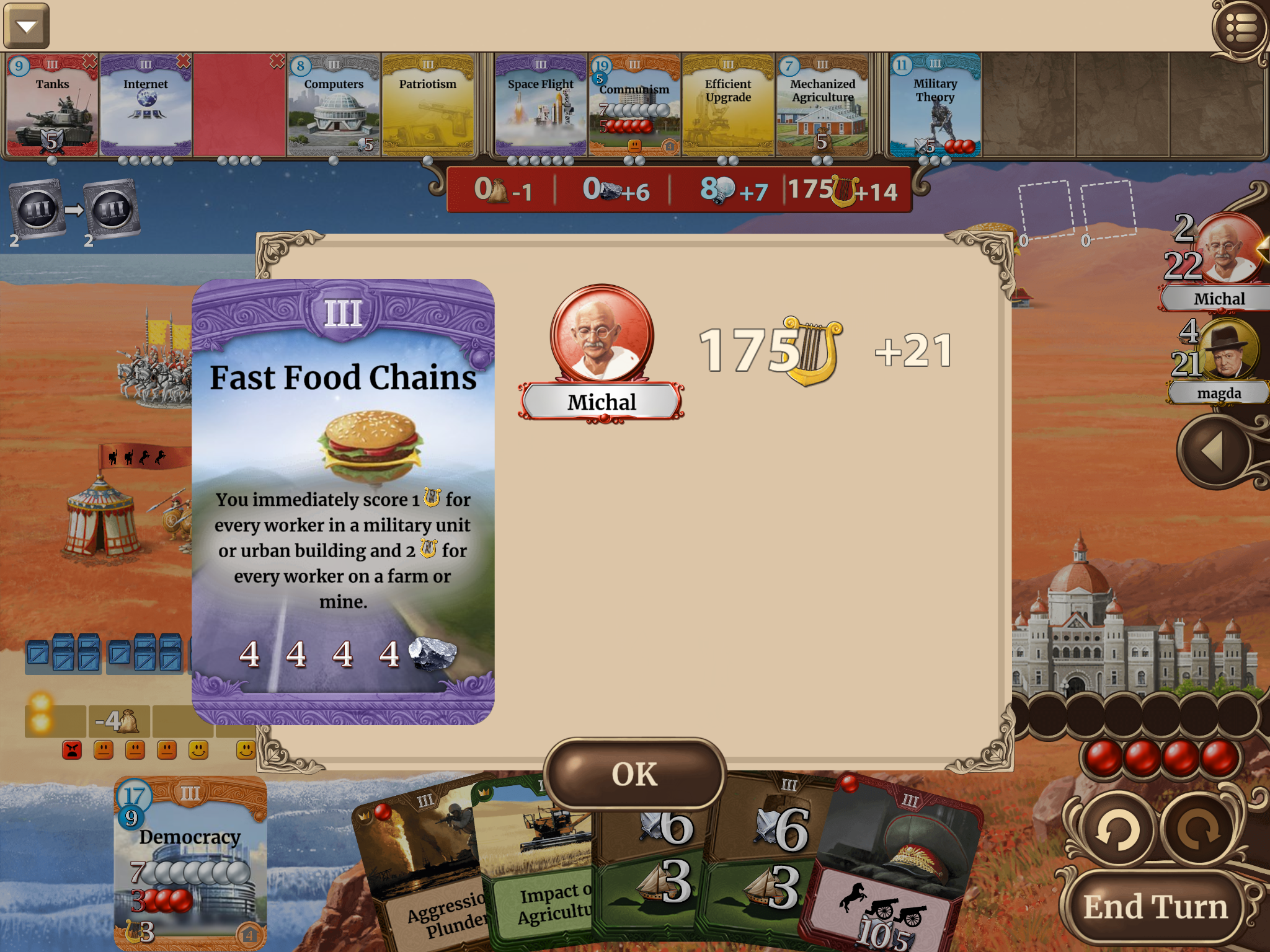
Task: Confirm the dialog with the OK button
Action: click(634, 774)
